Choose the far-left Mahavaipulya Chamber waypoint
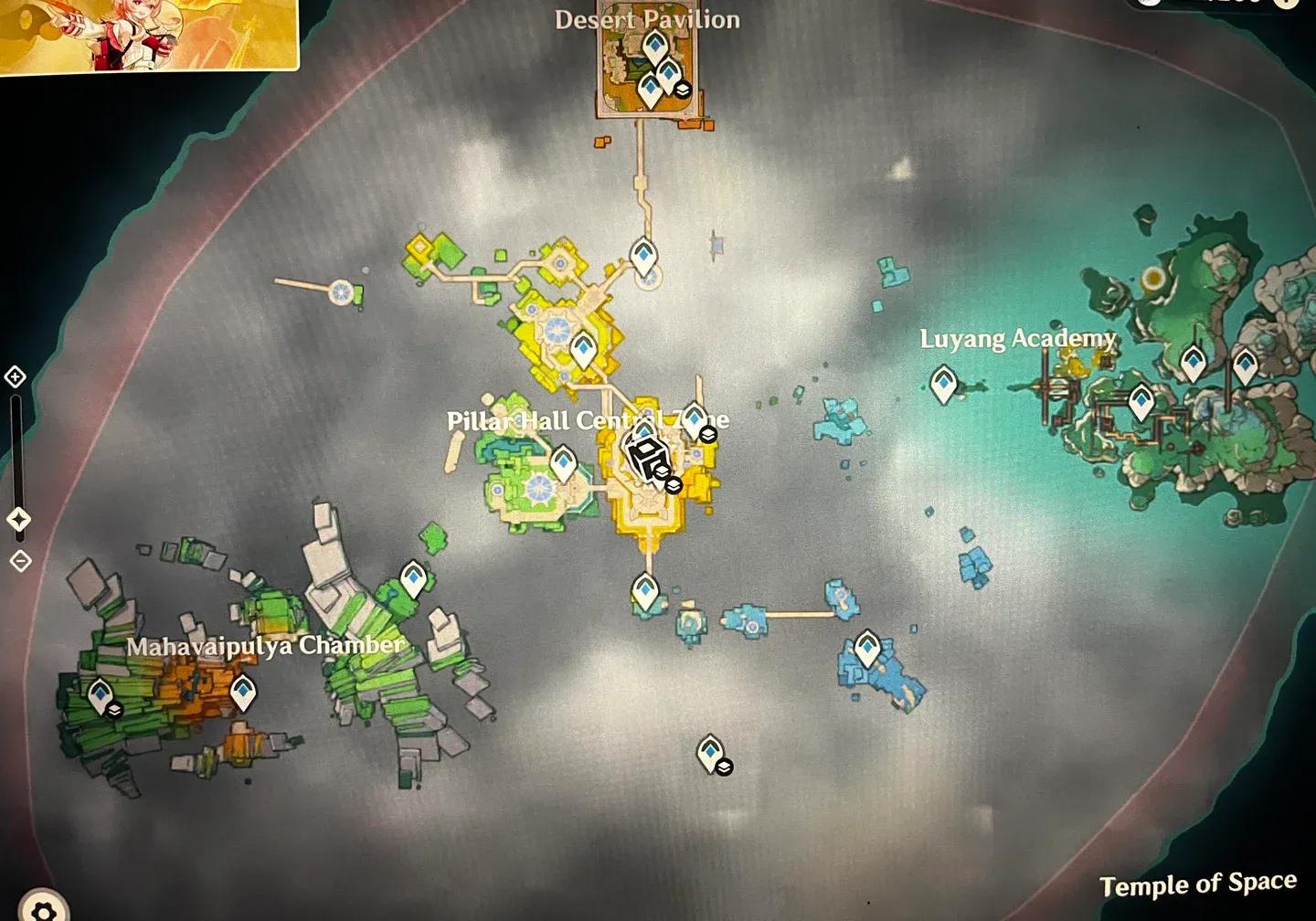 click(x=100, y=695)
